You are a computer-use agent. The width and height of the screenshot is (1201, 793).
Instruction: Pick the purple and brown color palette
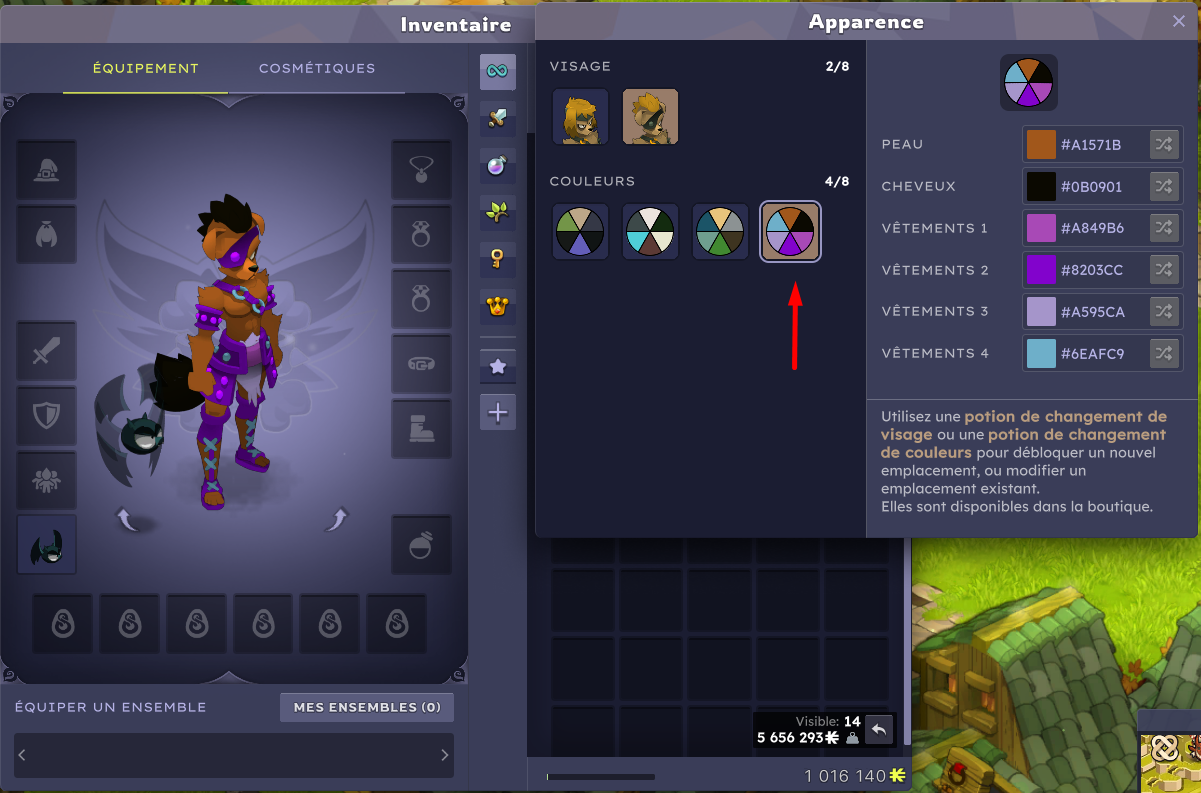click(x=790, y=232)
